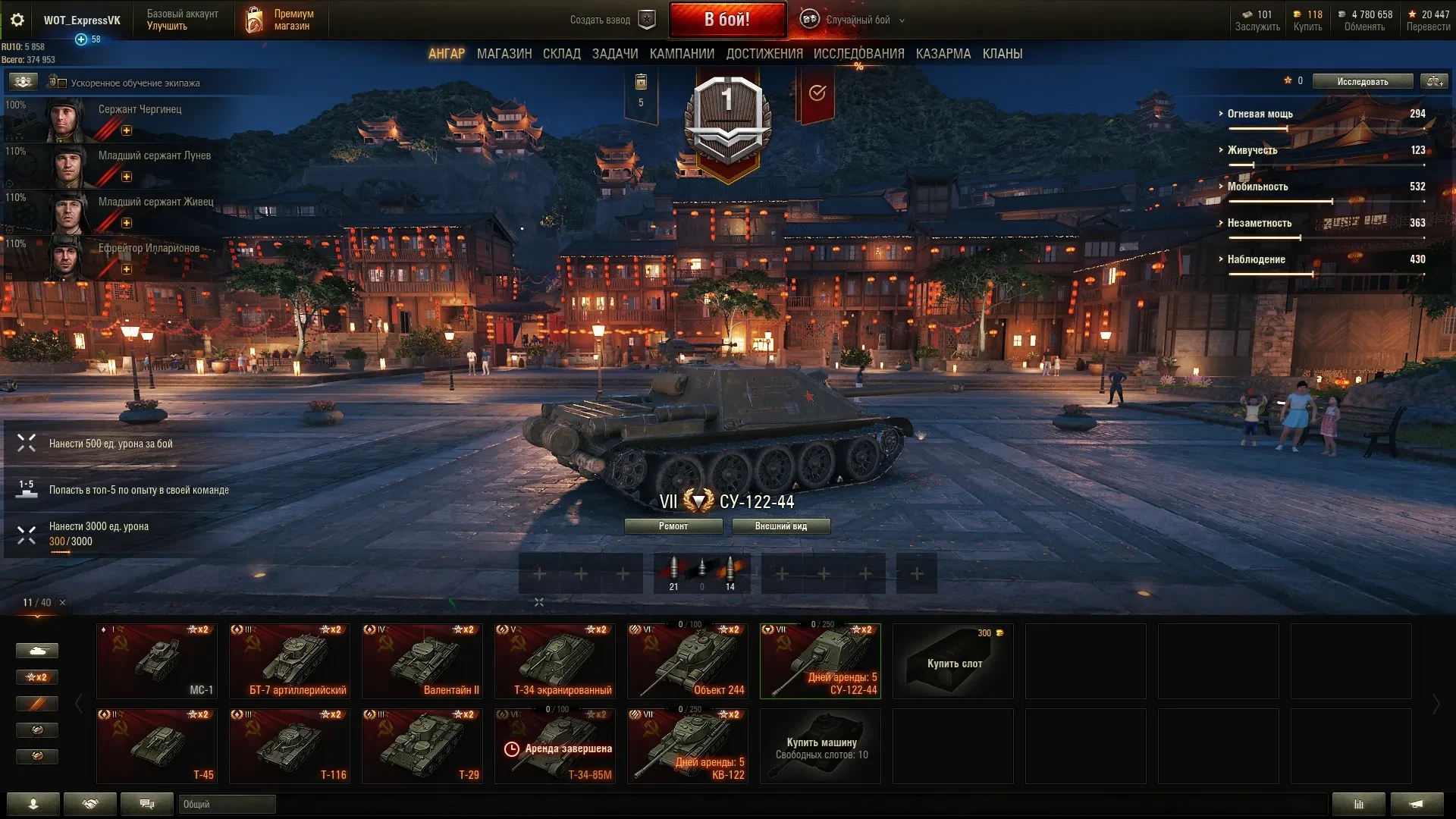
Task: Select the Валентайн II tank
Action: pos(422,661)
